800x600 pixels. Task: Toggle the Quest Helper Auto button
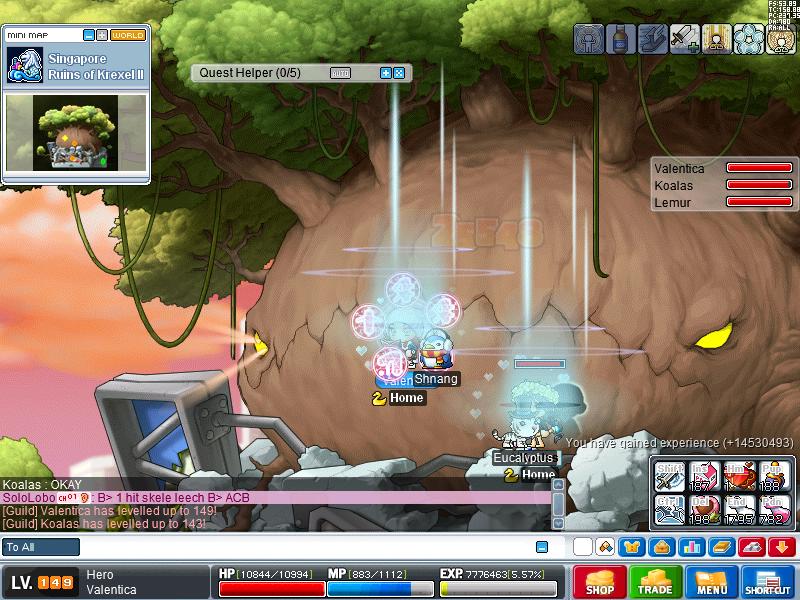(x=340, y=73)
